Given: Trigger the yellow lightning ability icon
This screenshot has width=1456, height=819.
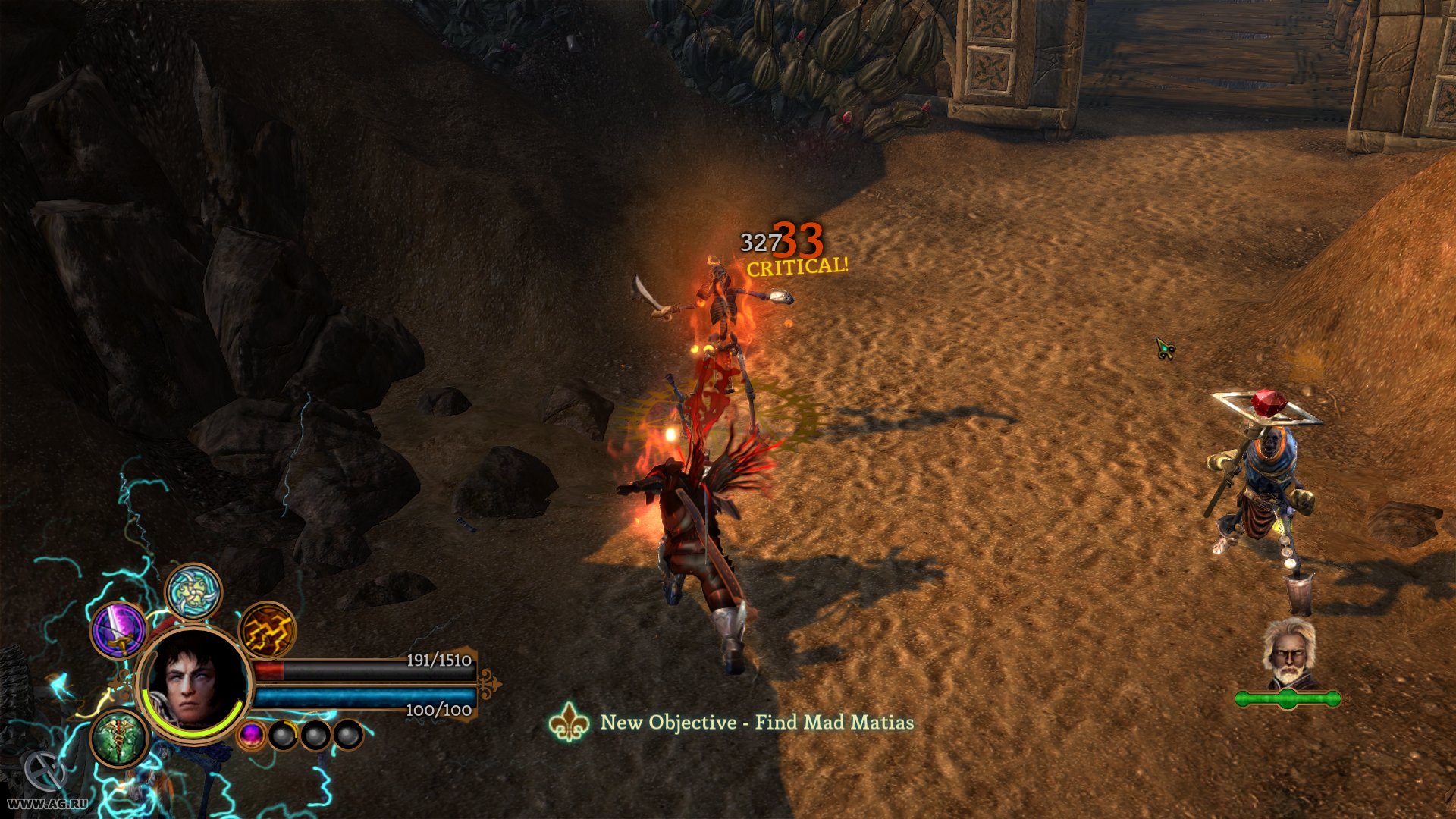Looking at the screenshot, I should (x=267, y=631).
